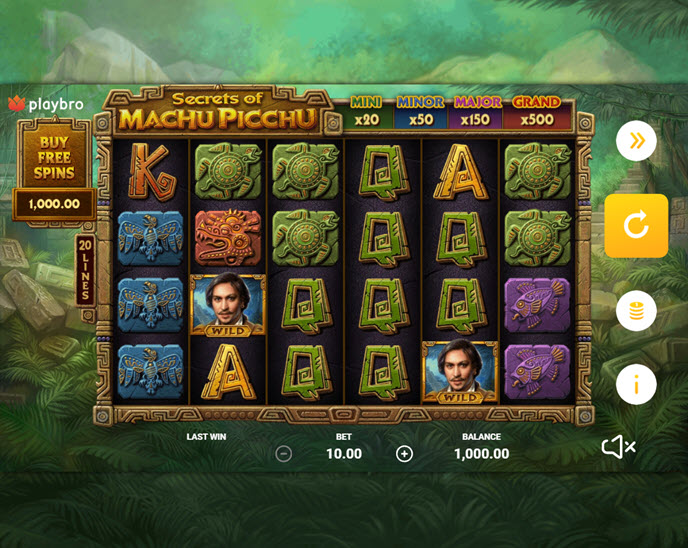The height and width of the screenshot is (548, 688).
Task: Open the coin stack bet settings
Action: [636, 311]
